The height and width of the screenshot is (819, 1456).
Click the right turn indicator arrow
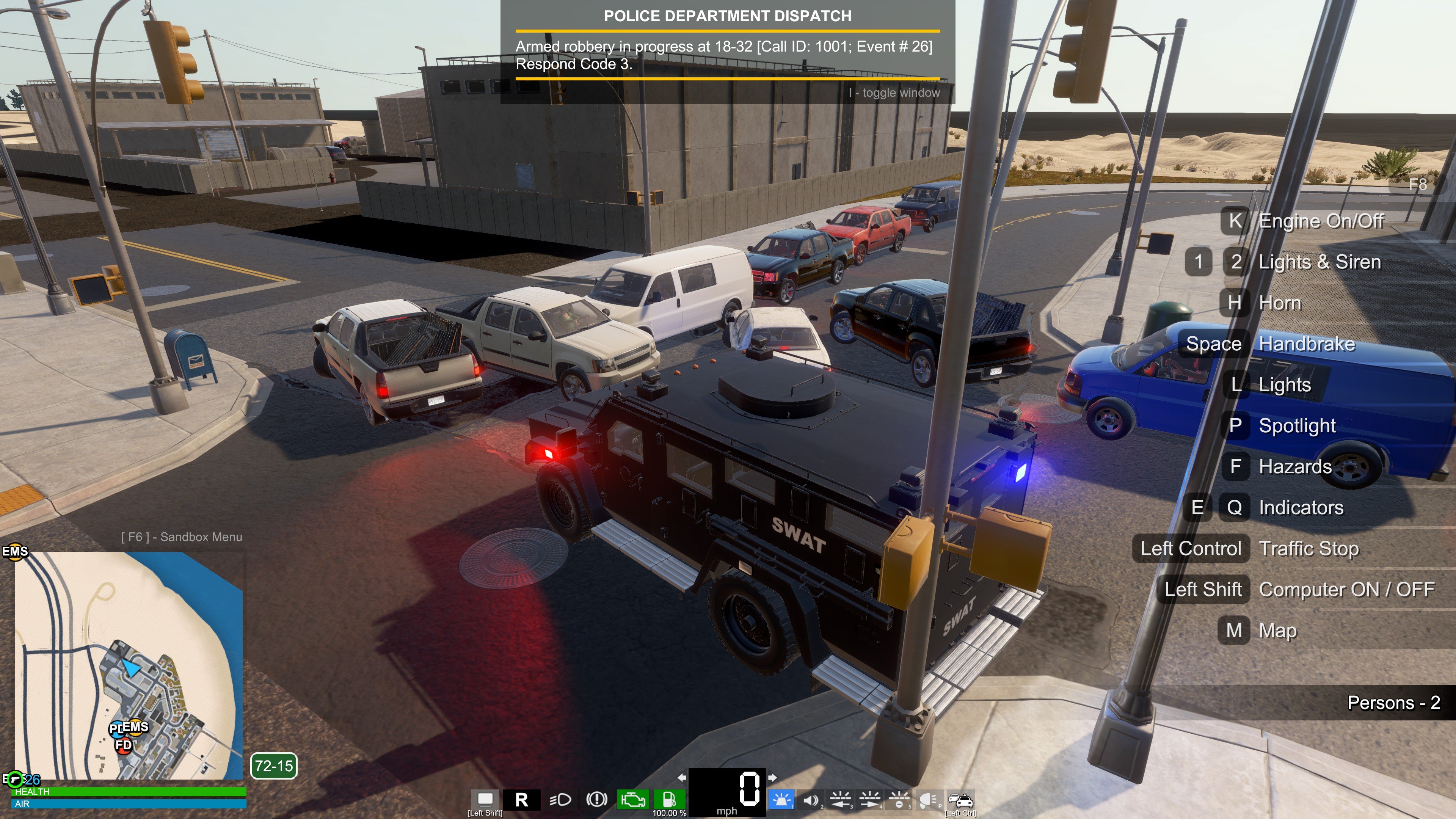[772, 777]
